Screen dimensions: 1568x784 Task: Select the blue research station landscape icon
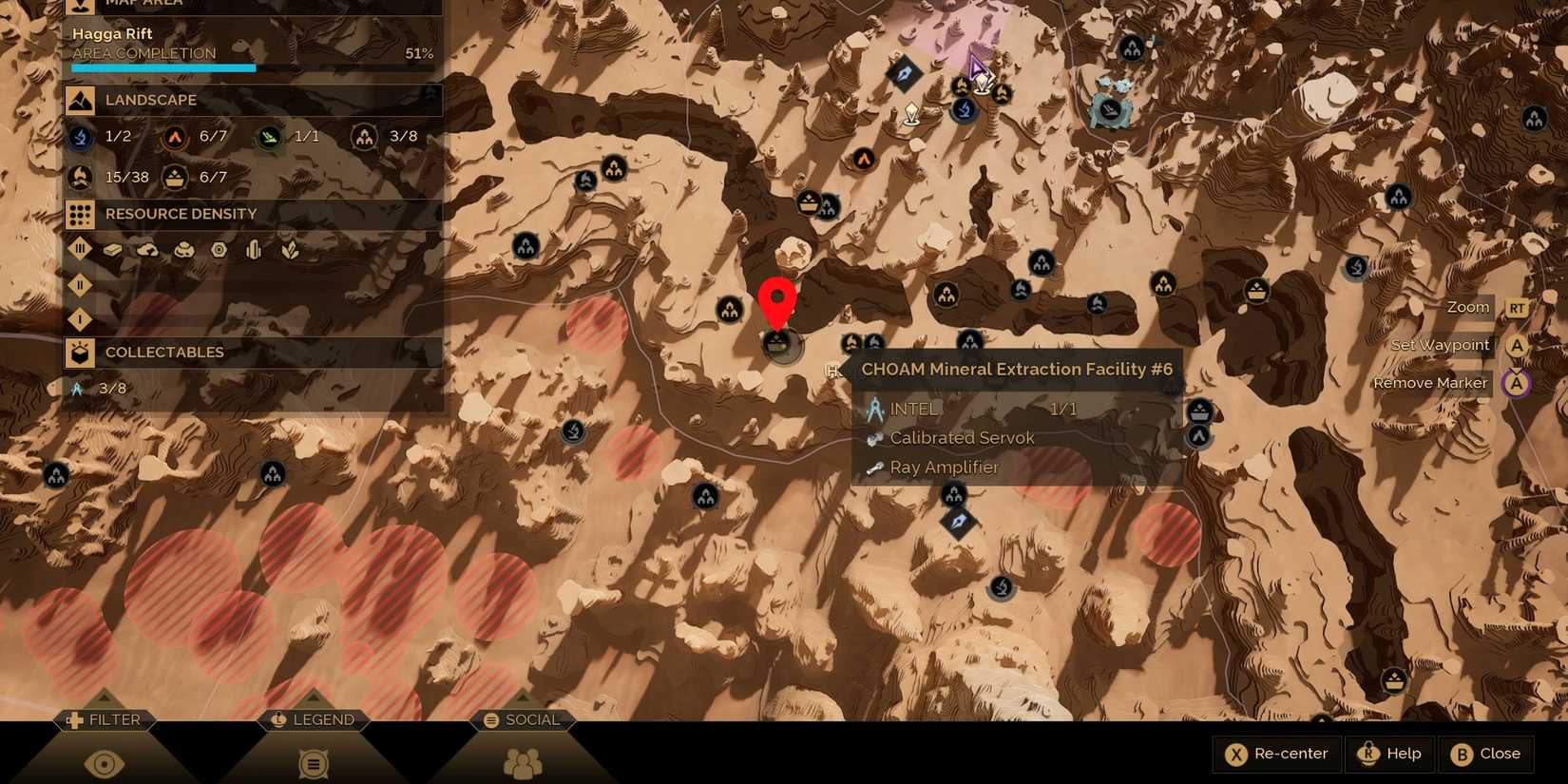point(80,137)
